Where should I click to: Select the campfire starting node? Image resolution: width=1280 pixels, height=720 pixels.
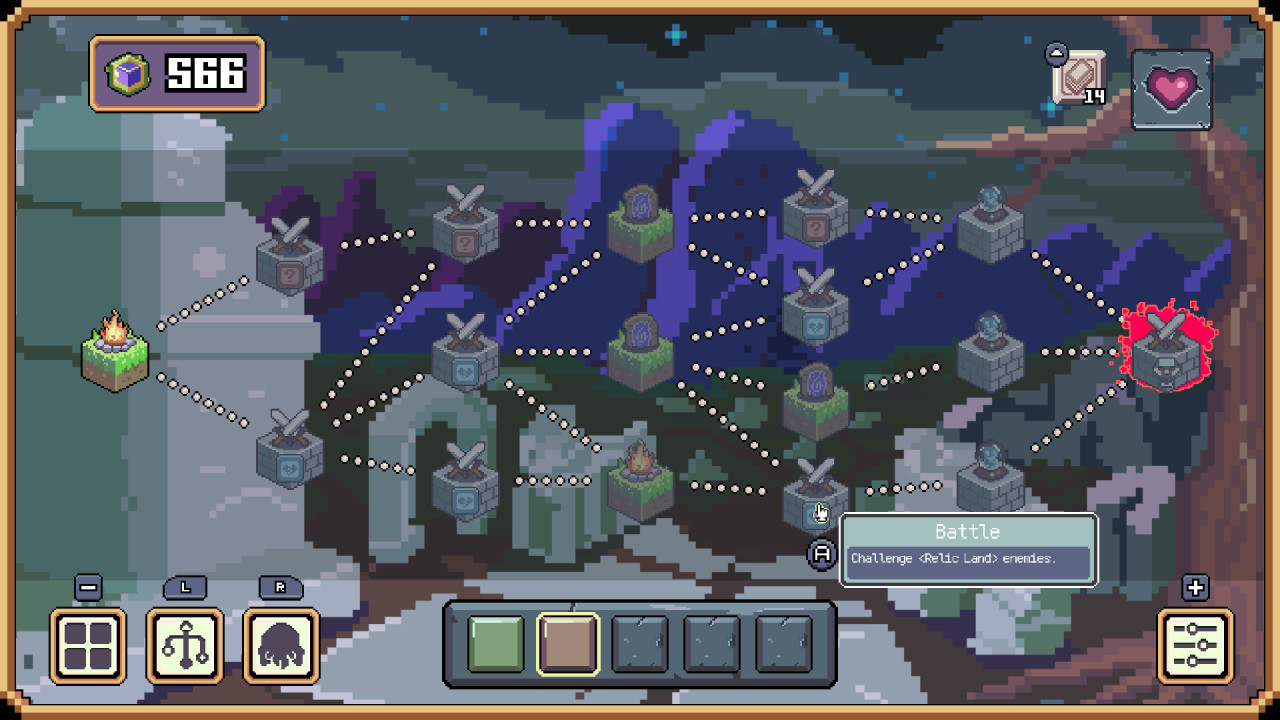point(113,355)
